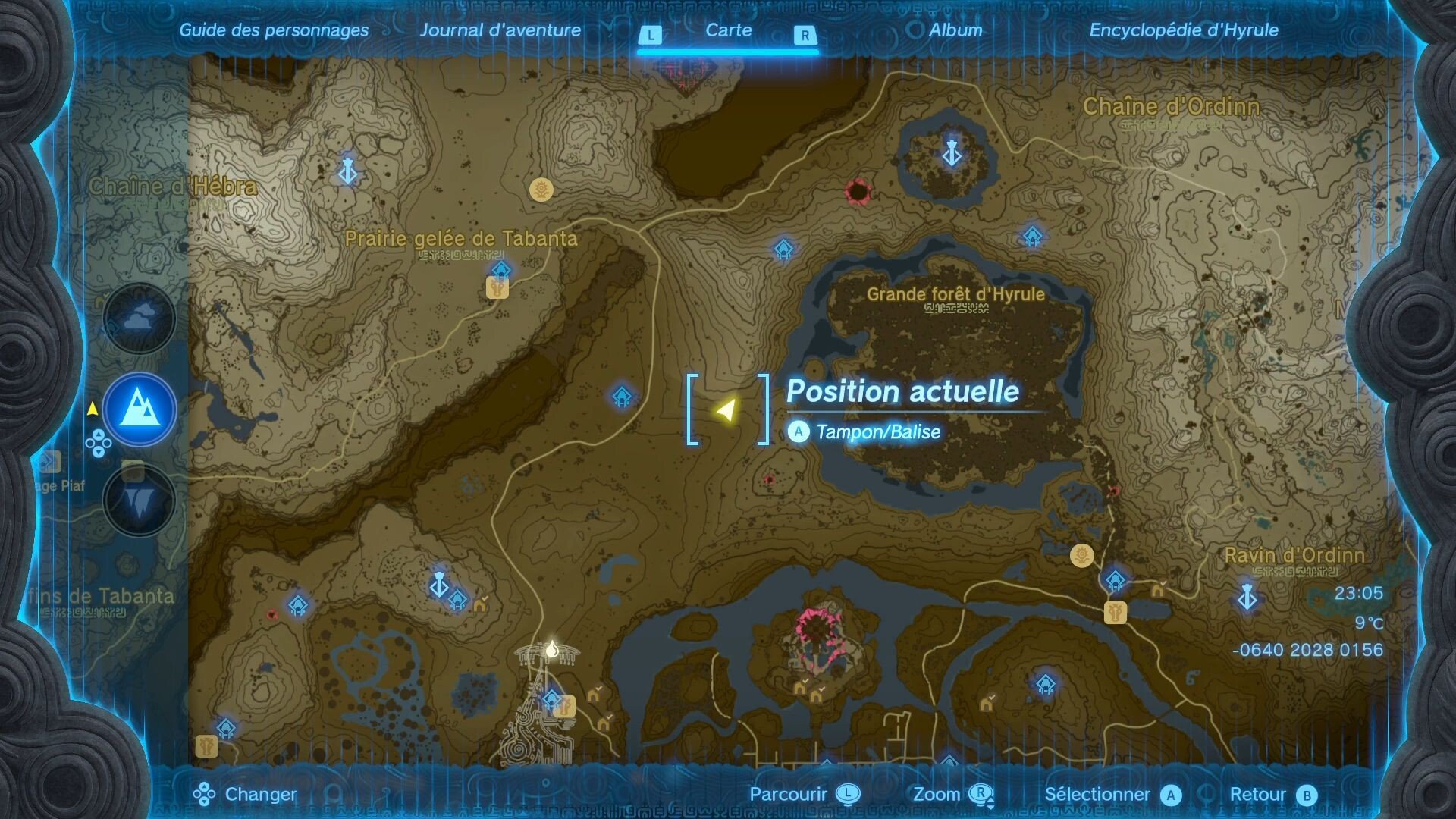The image size is (1456, 819).
Task: Select the cloud Sky layer icon
Action: 139,319
